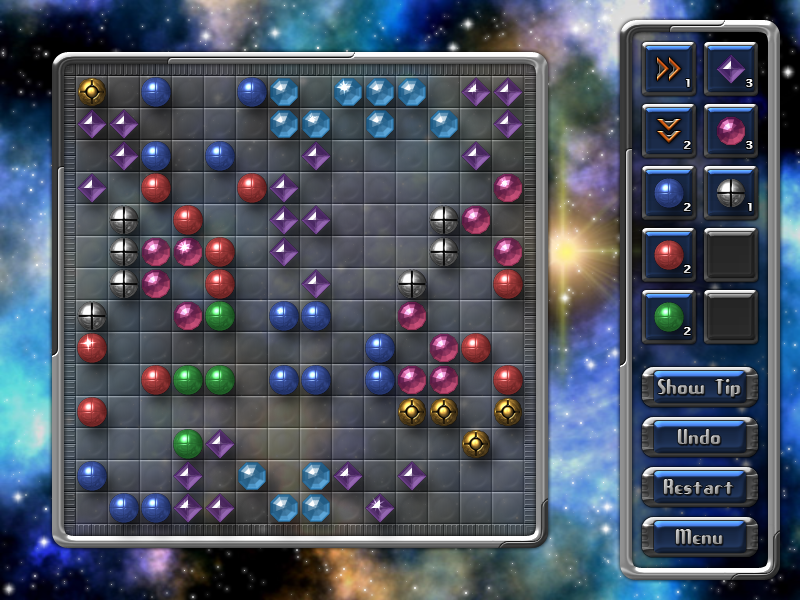The width and height of the screenshot is (800, 600).
Task: Restart the current level
Action: 699,487
